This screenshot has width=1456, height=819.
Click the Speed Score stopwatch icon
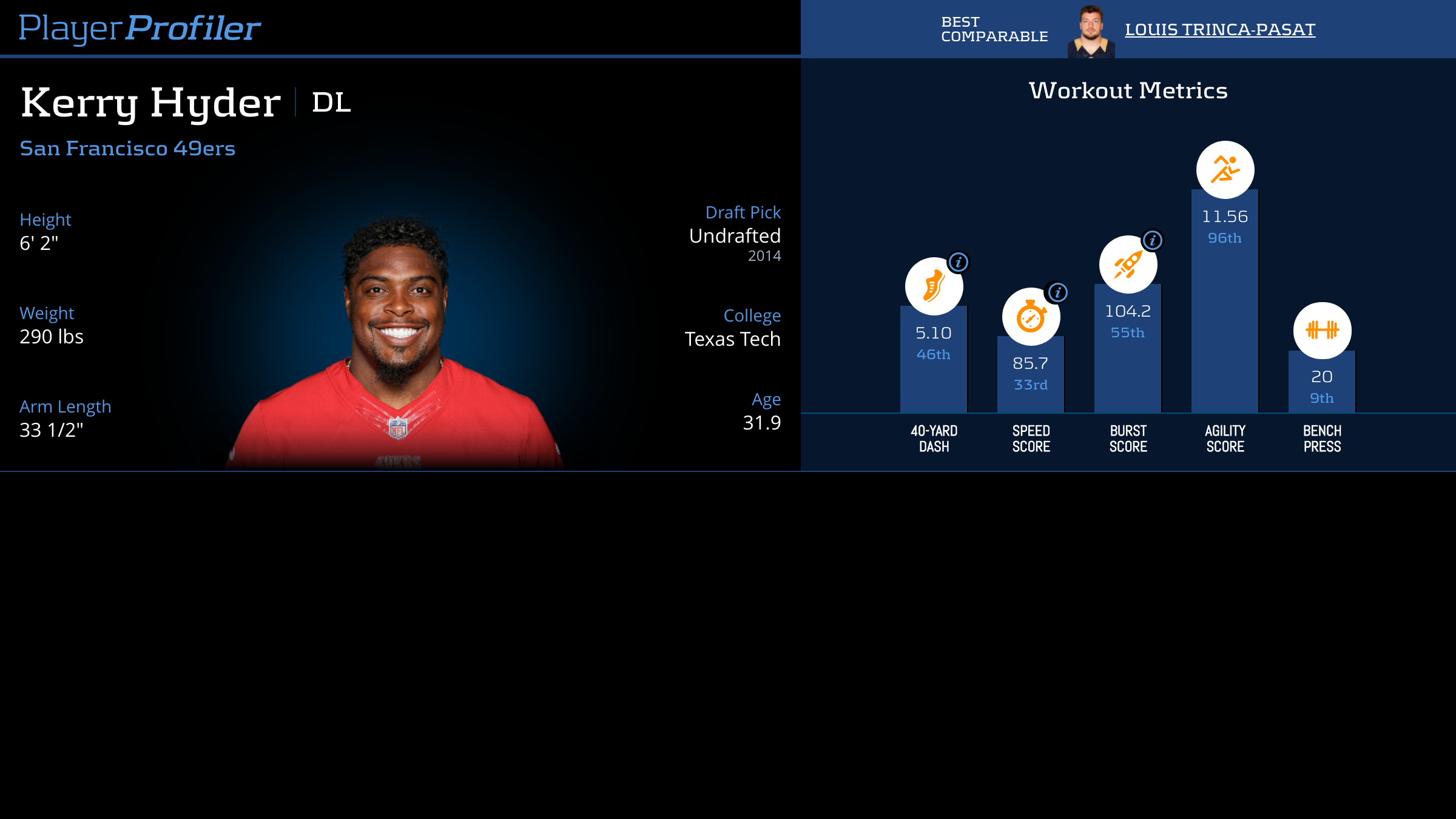pyautogui.click(x=1030, y=317)
